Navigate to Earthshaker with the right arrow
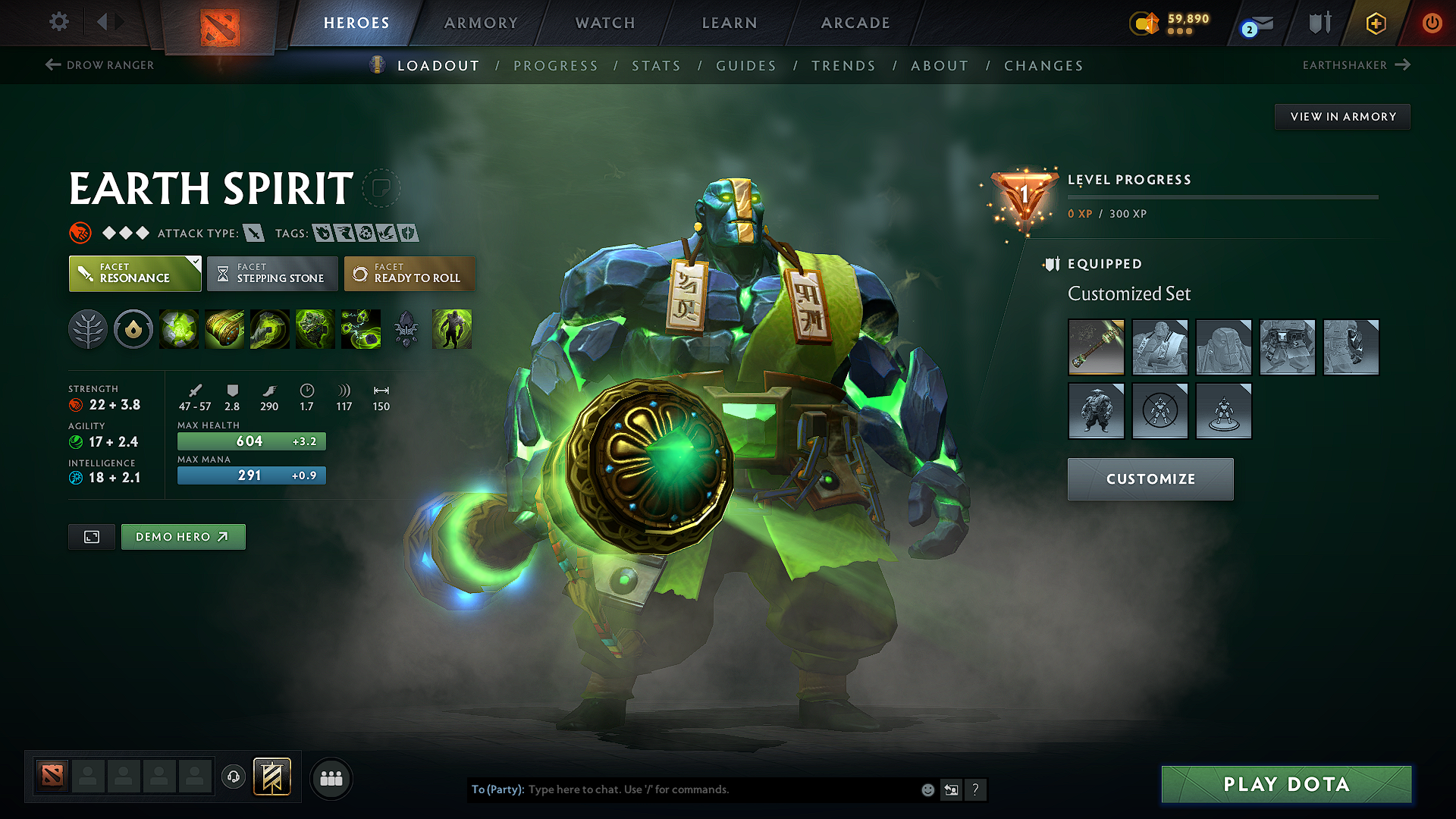1456x819 pixels. 1404,65
